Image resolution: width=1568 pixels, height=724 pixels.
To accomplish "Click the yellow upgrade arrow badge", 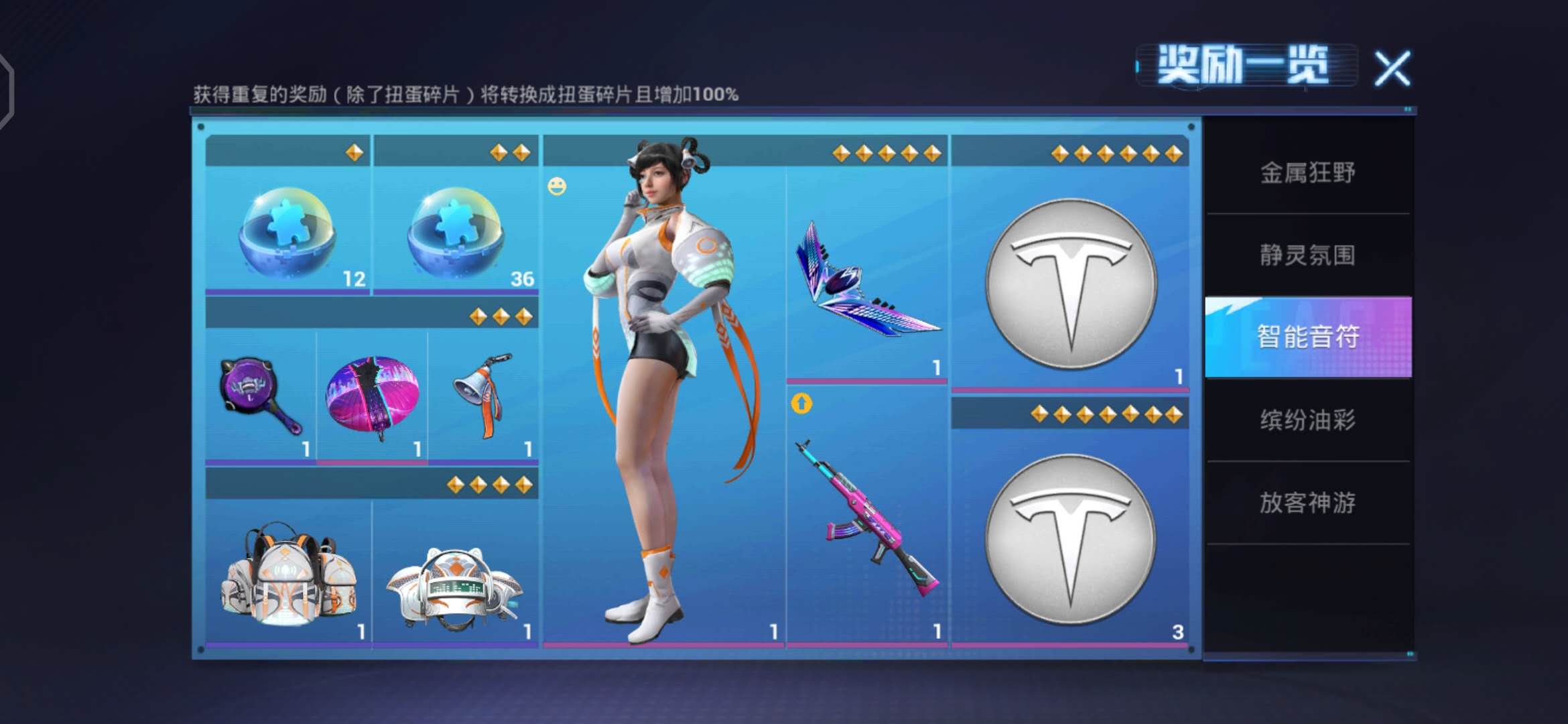I will click(x=801, y=404).
